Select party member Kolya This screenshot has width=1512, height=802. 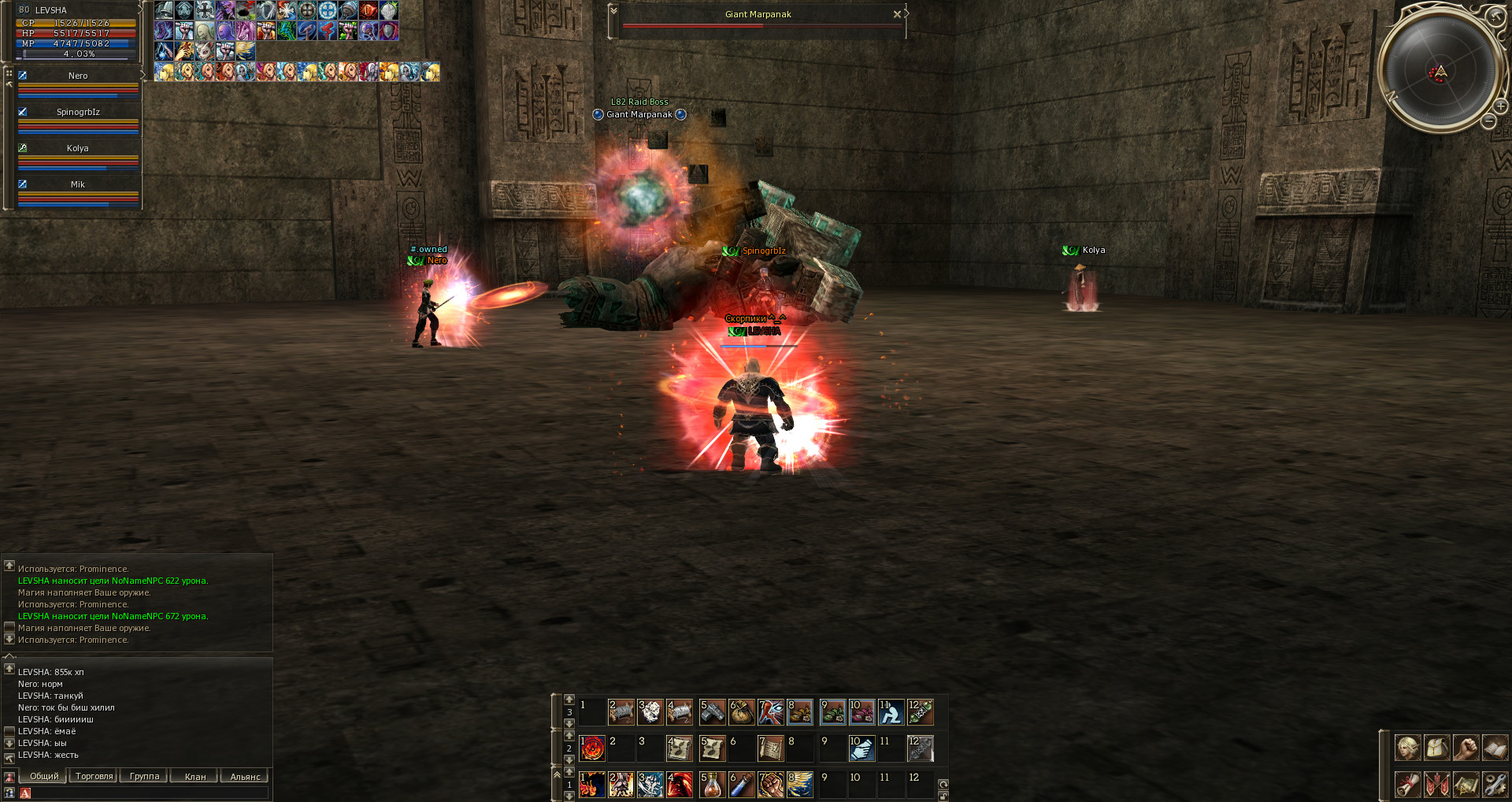tap(78, 149)
